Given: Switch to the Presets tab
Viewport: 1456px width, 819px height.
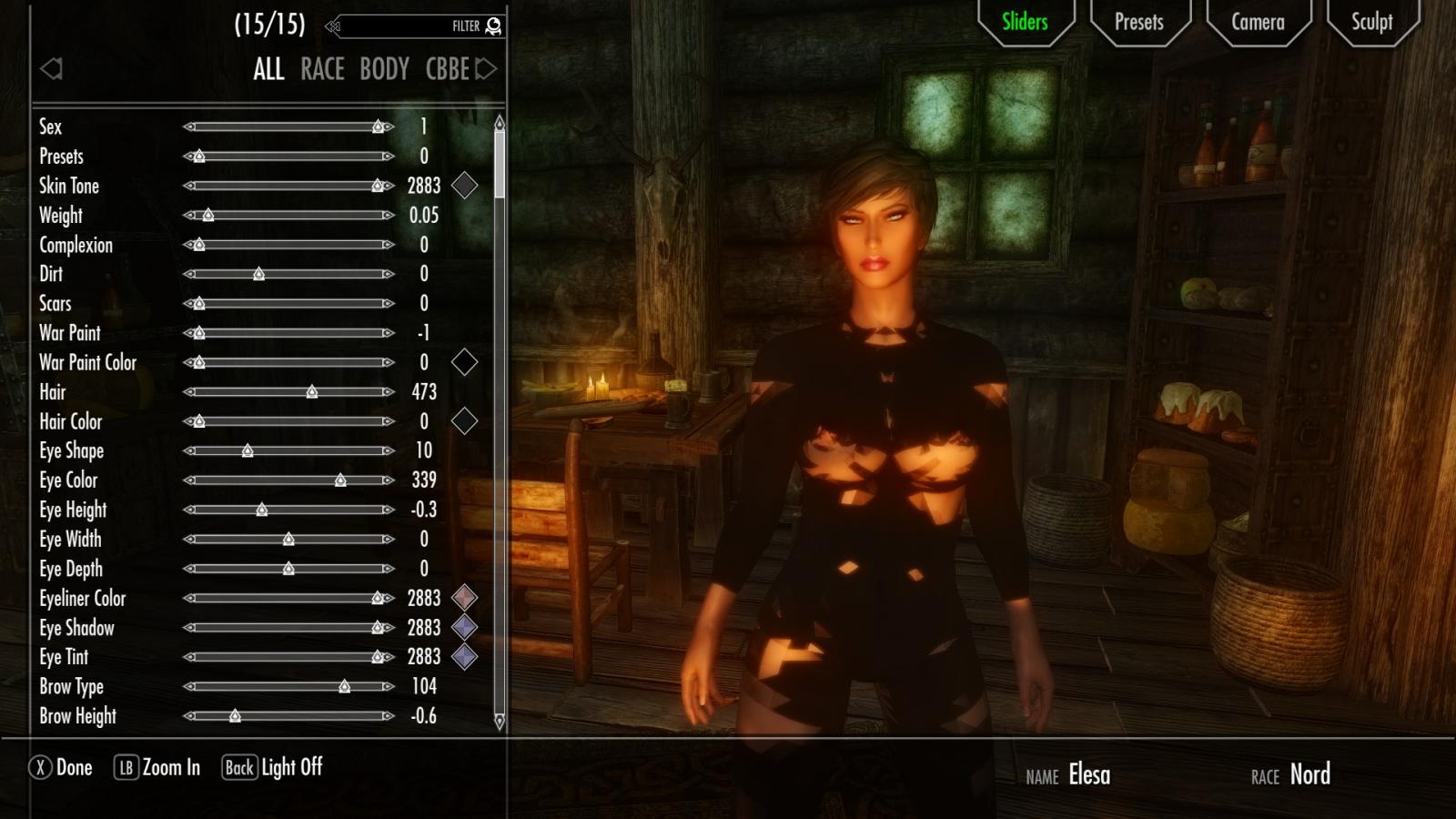Looking at the screenshot, I should pos(1138,22).
